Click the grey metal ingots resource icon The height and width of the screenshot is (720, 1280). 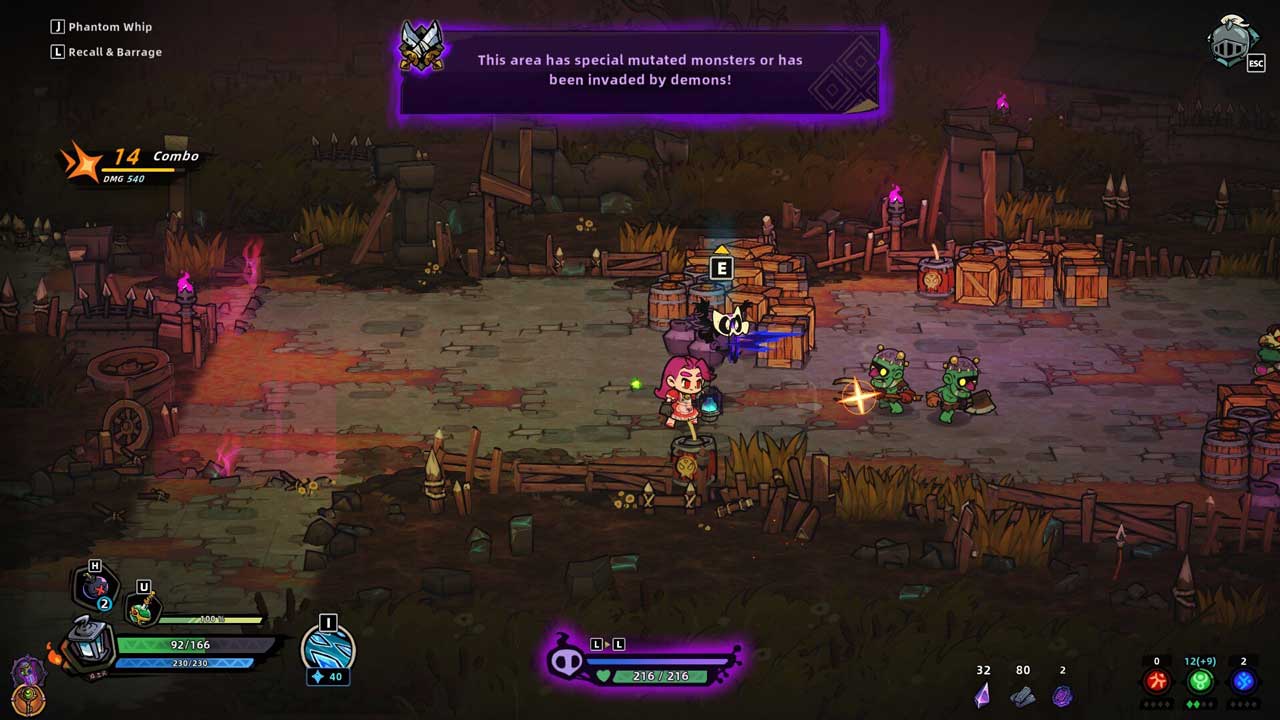pyautogui.click(x=1022, y=695)
